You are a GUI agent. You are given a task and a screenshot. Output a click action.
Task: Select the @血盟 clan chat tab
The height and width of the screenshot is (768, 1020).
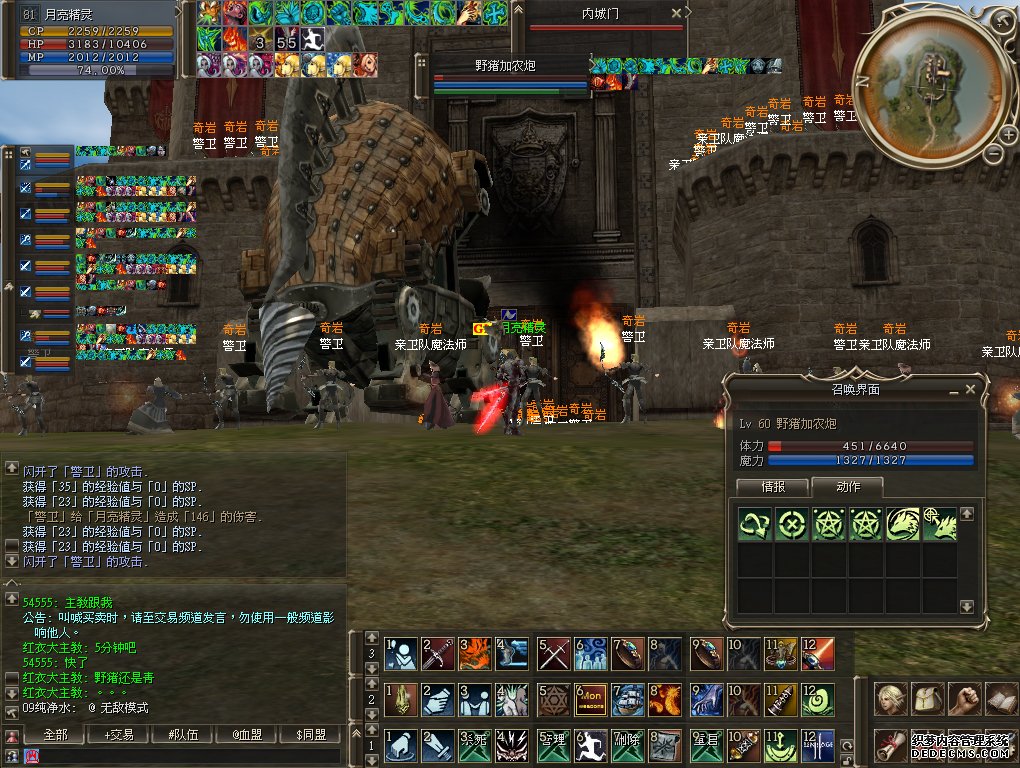[246, 735]
